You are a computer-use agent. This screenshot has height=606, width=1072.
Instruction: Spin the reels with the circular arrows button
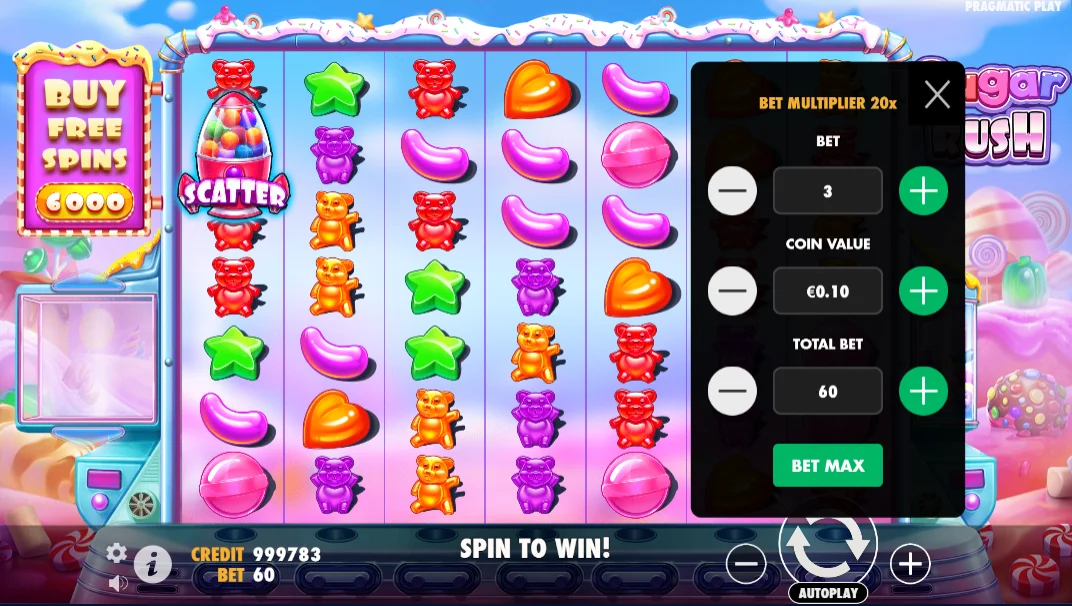click(827, 545)
